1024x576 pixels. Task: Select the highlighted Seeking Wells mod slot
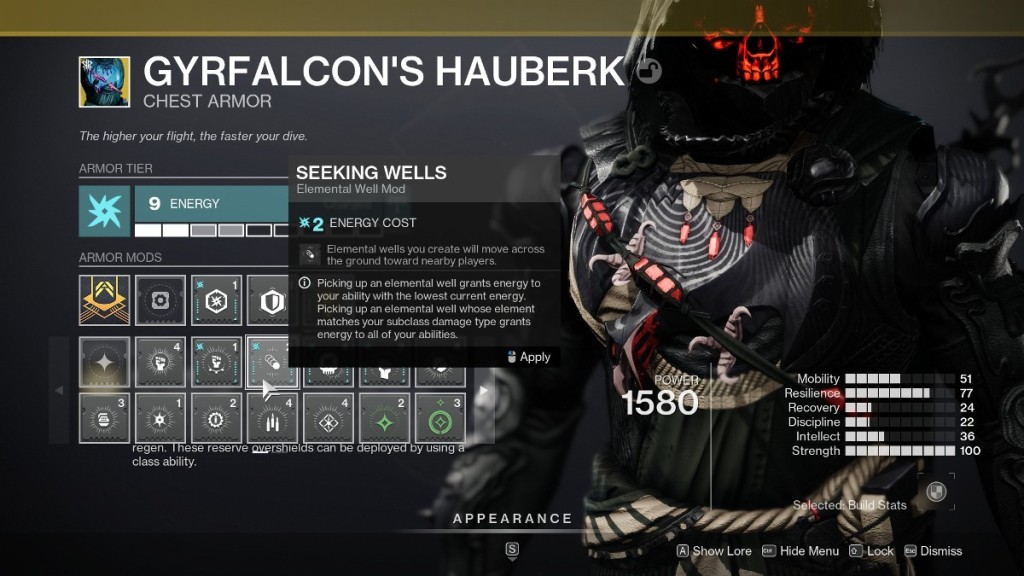tap(273, 362)
